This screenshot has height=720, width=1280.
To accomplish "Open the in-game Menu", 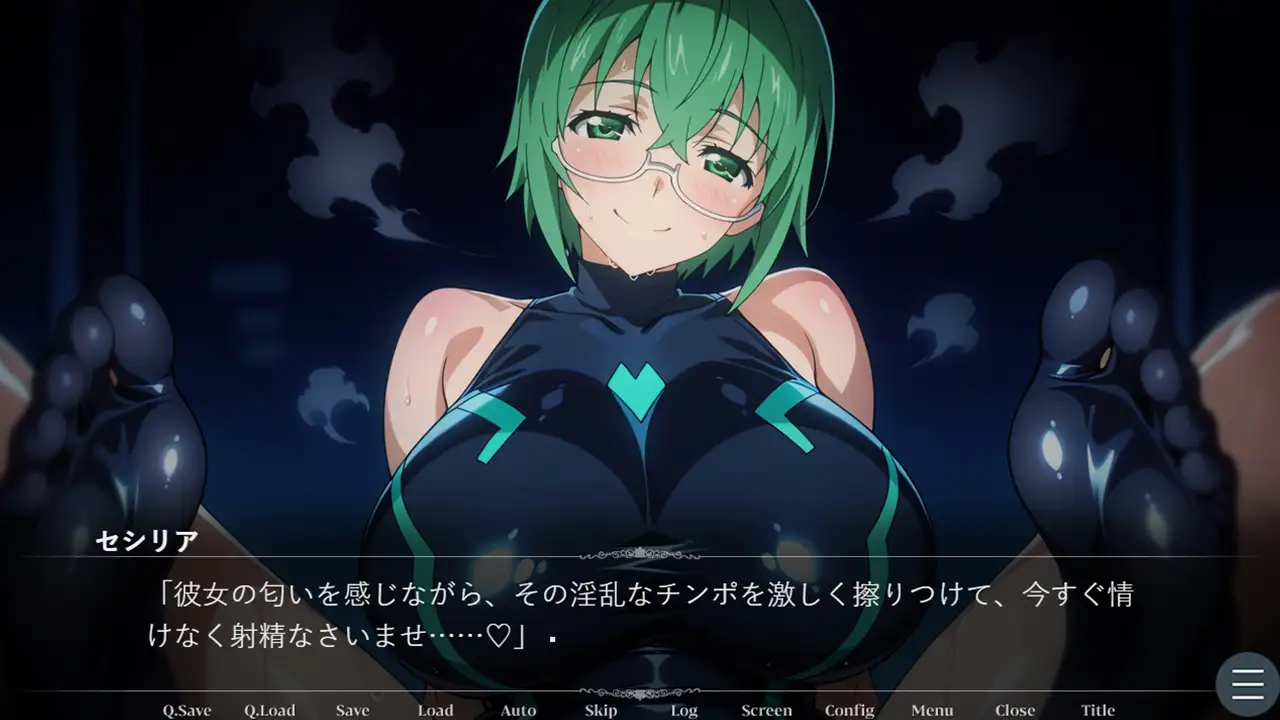I will pos(932,710).
